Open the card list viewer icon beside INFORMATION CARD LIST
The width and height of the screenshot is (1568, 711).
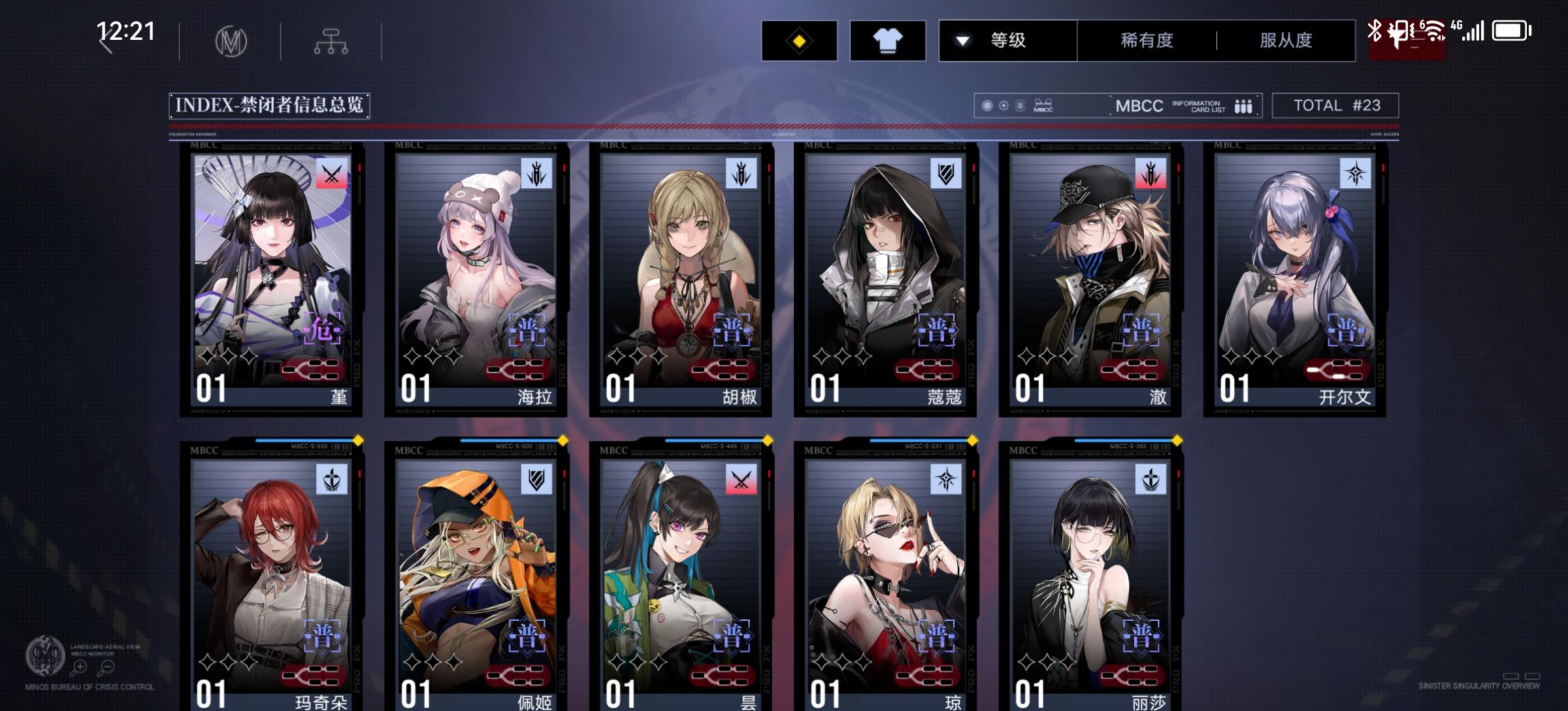point(1242,105)
